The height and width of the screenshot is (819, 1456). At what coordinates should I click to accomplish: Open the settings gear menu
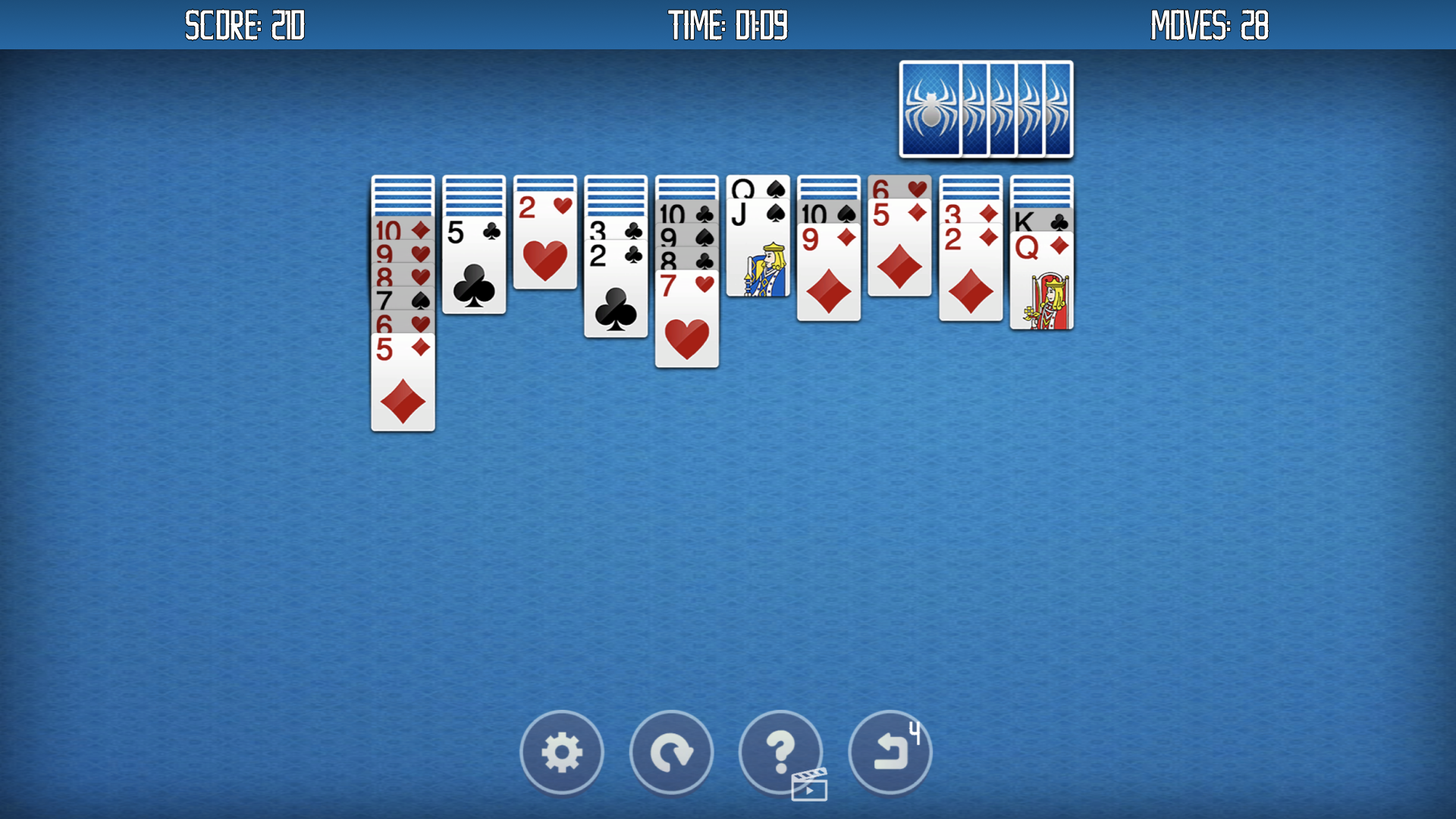(x=562, y=752)
